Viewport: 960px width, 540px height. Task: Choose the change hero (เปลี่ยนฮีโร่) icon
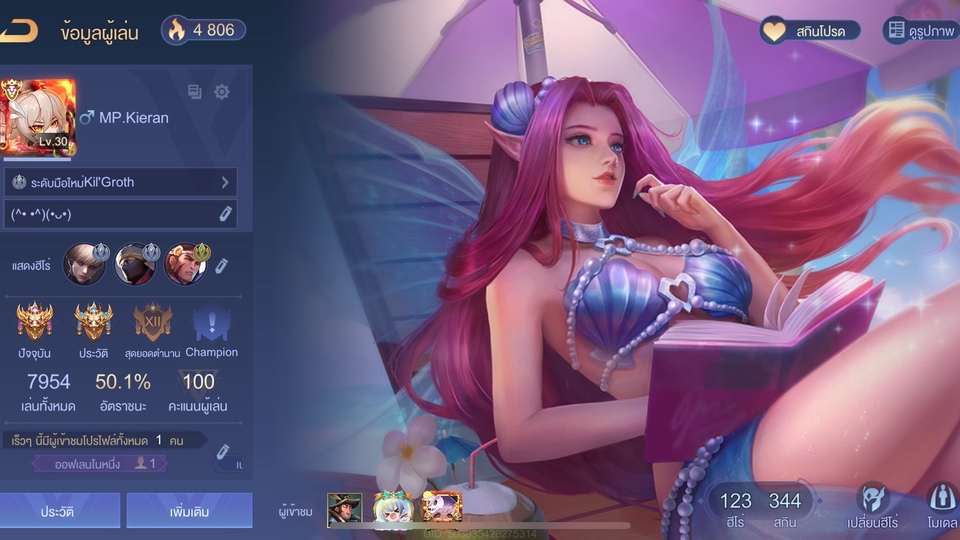(x=872, y=505)
